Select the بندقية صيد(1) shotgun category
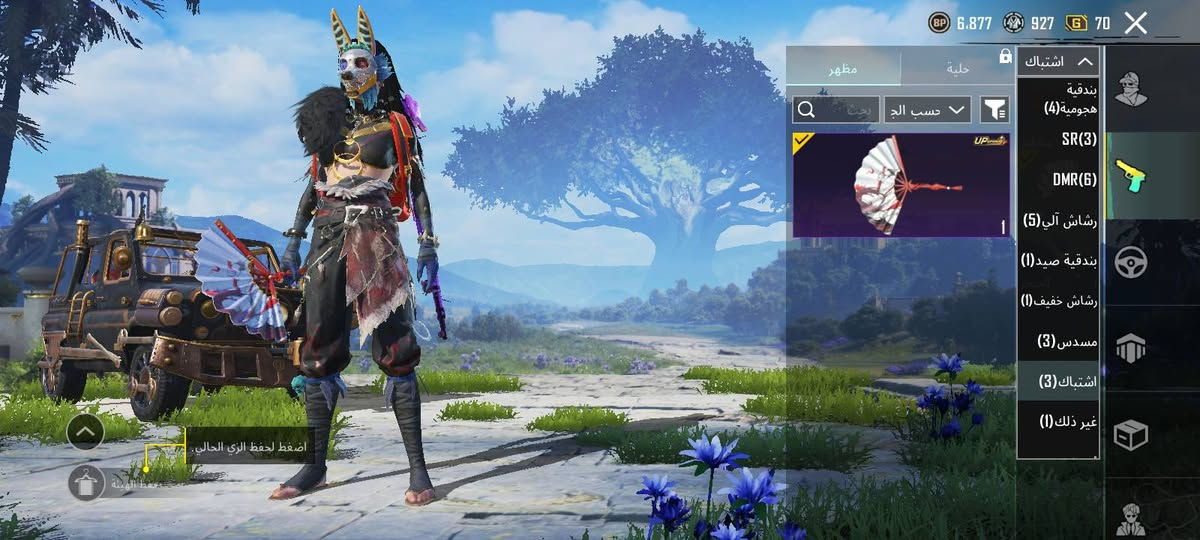The width and height of the screenshot is (1200, 540). tap(1058, 260)
